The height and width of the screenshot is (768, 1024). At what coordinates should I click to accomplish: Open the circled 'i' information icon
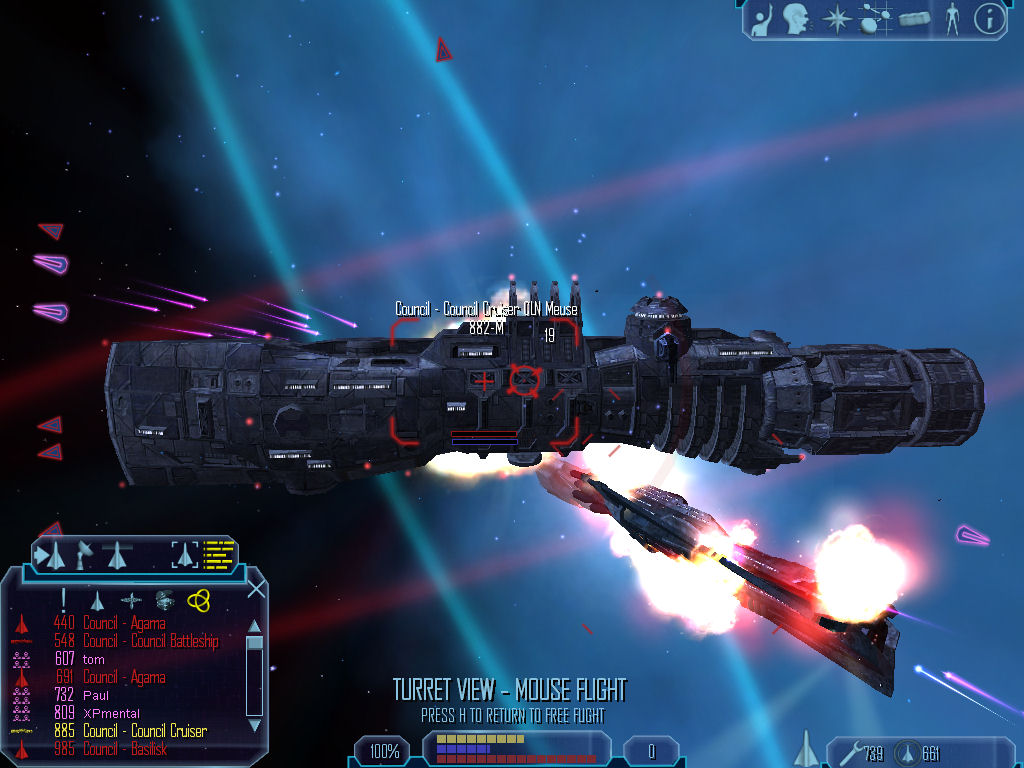989,18
